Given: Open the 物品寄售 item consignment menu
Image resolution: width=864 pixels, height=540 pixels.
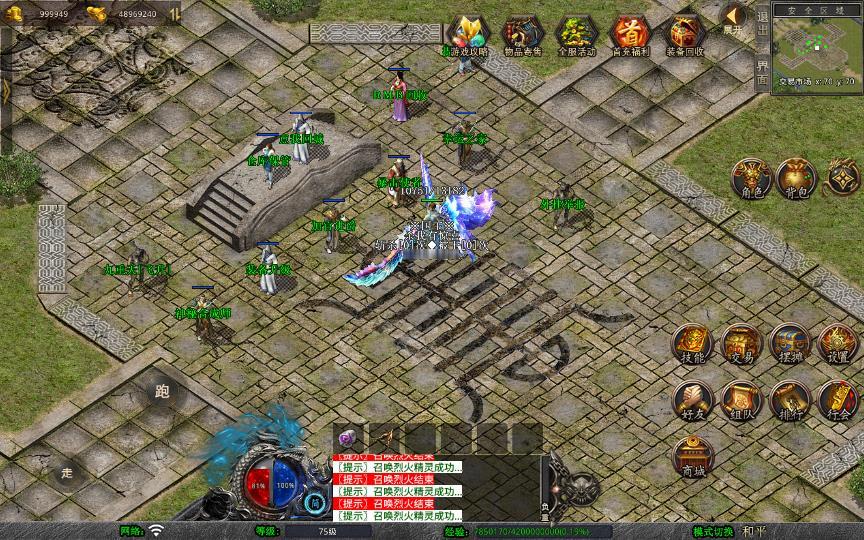Looking at the screenshot, I should click(522, 34).
